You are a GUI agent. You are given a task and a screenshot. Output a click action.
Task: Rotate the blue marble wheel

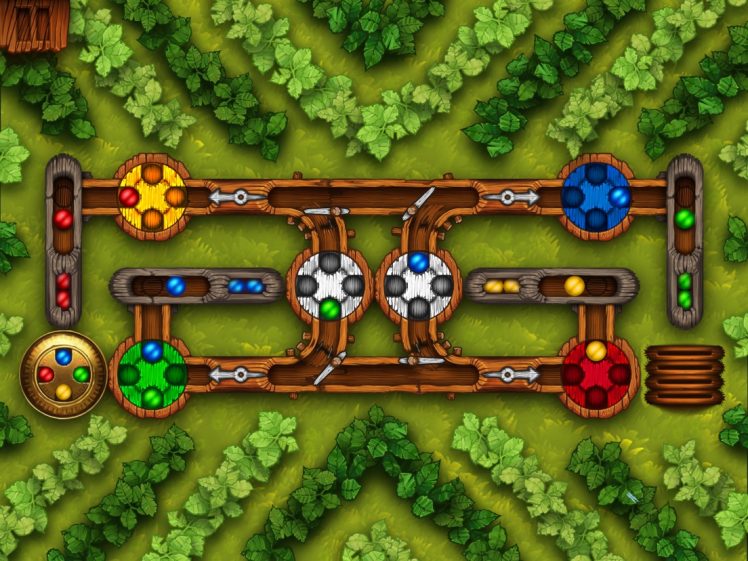596,197
